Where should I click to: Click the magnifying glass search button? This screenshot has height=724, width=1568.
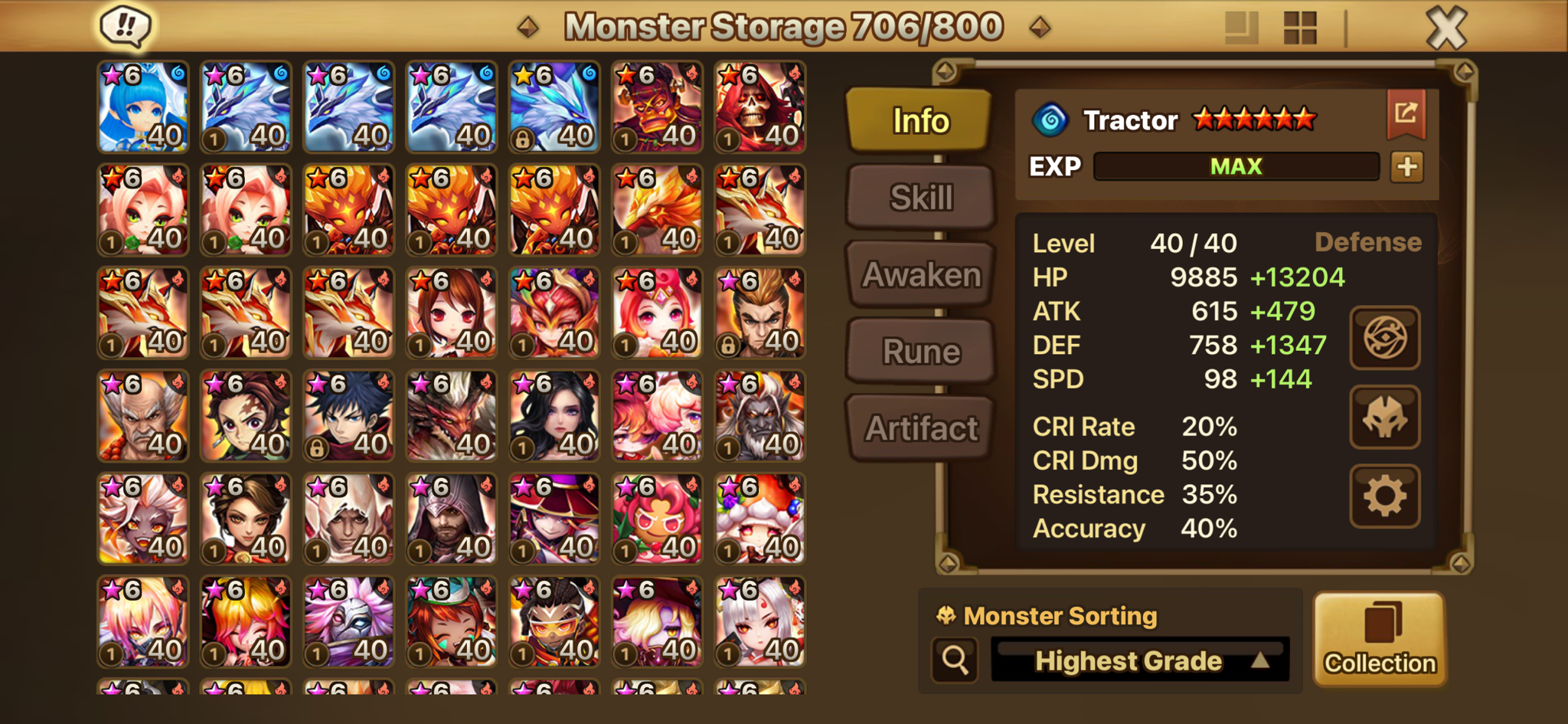point(955,660)
